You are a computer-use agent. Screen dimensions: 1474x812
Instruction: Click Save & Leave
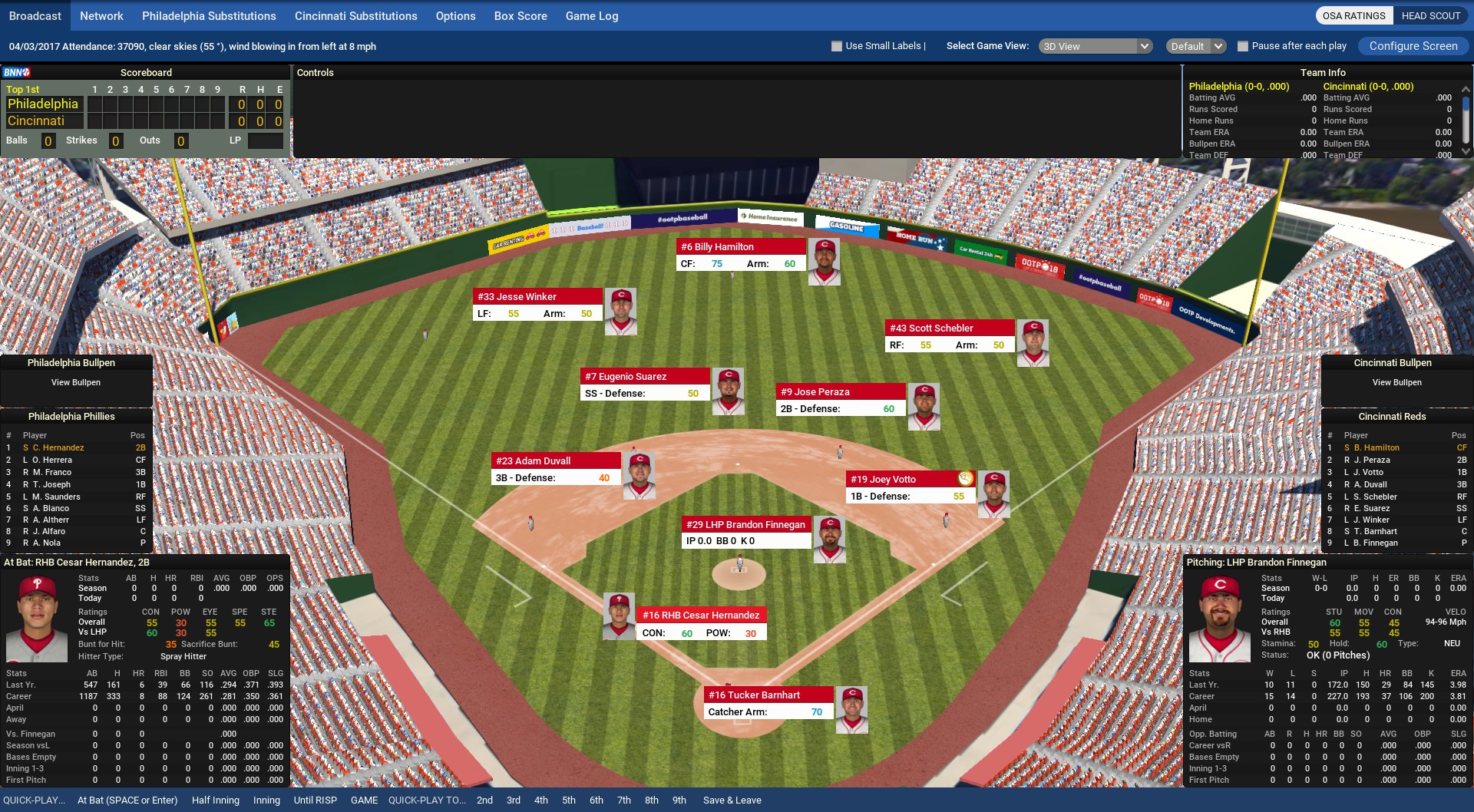(732, 800)
